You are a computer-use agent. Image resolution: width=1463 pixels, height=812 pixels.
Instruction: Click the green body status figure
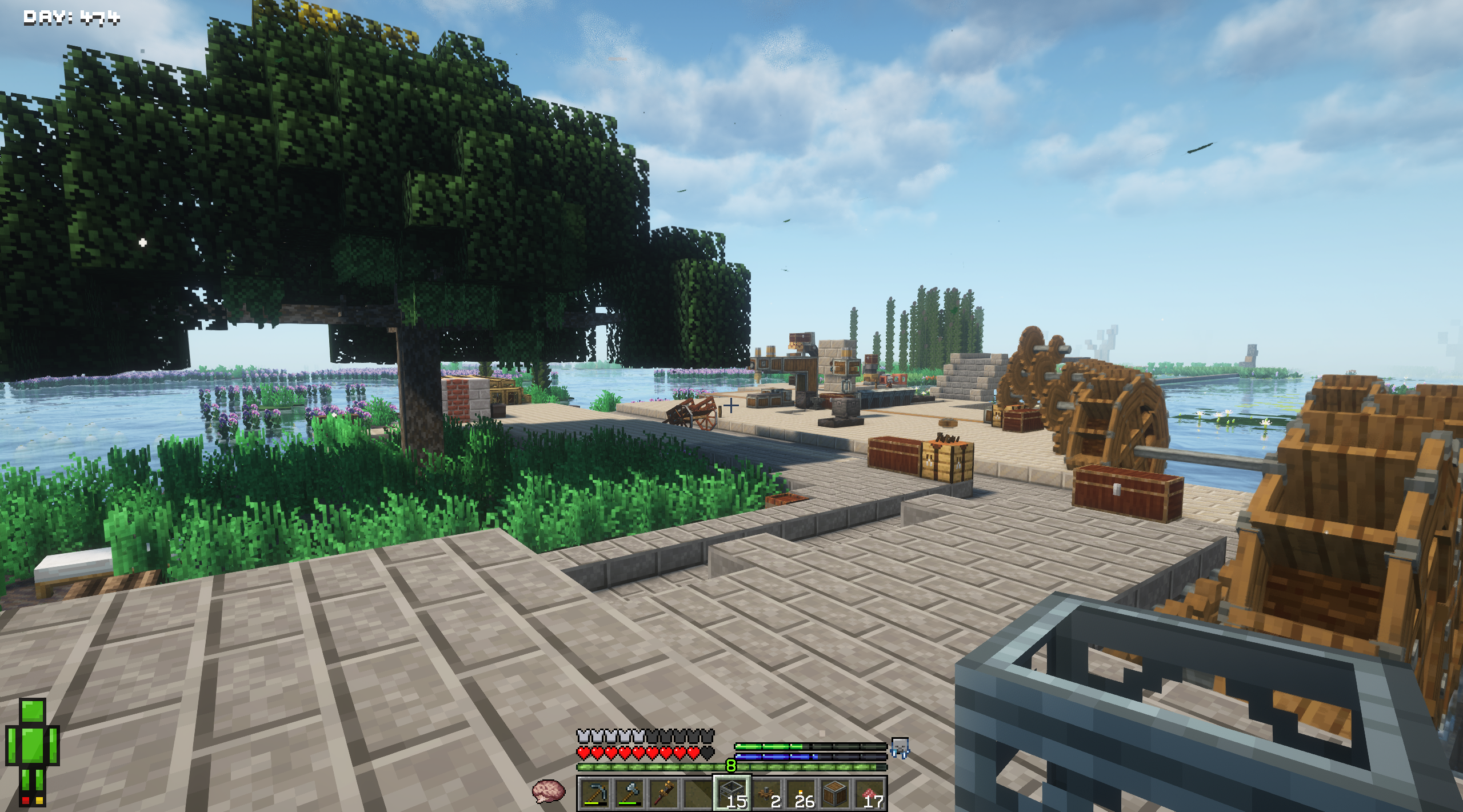33,750
